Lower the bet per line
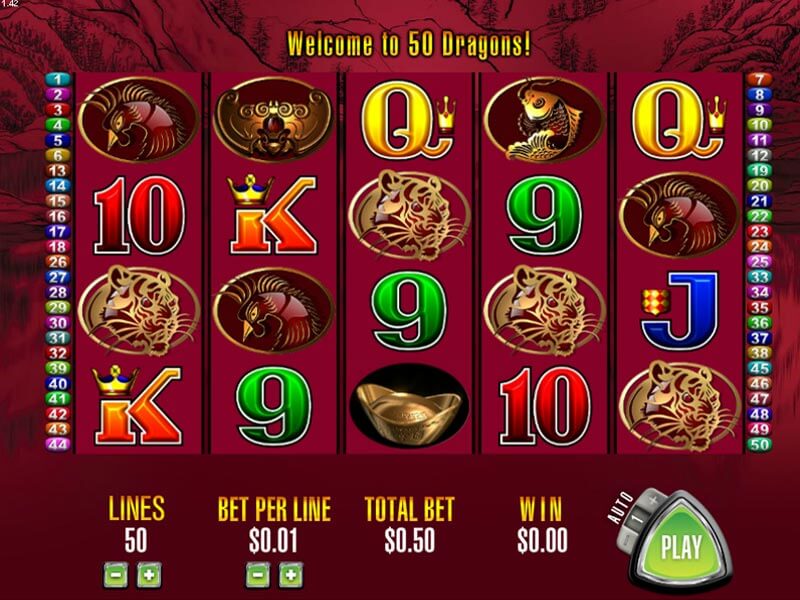 [x=257, y=575]
